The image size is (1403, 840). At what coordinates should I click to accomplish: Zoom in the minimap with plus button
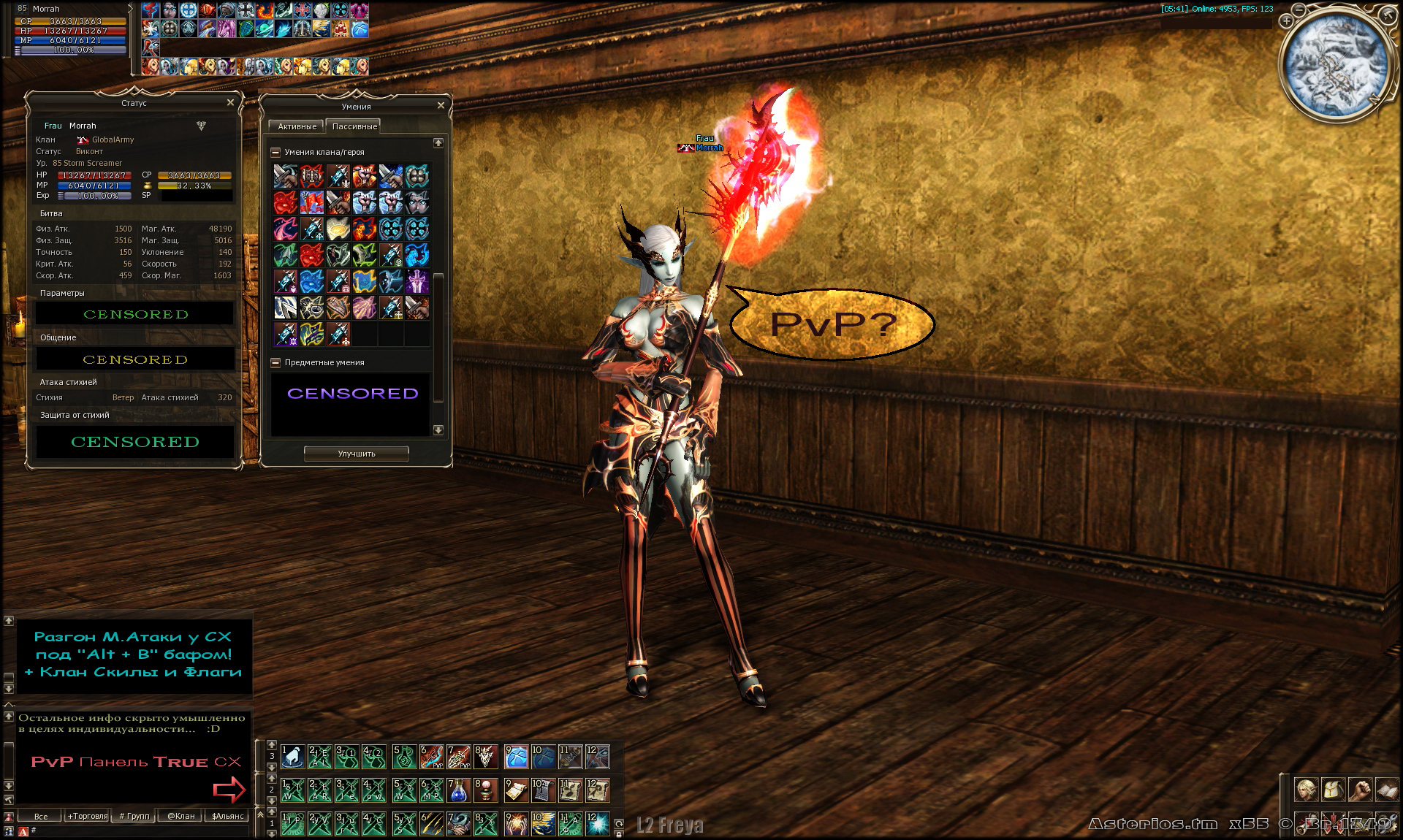point(1287,22)
